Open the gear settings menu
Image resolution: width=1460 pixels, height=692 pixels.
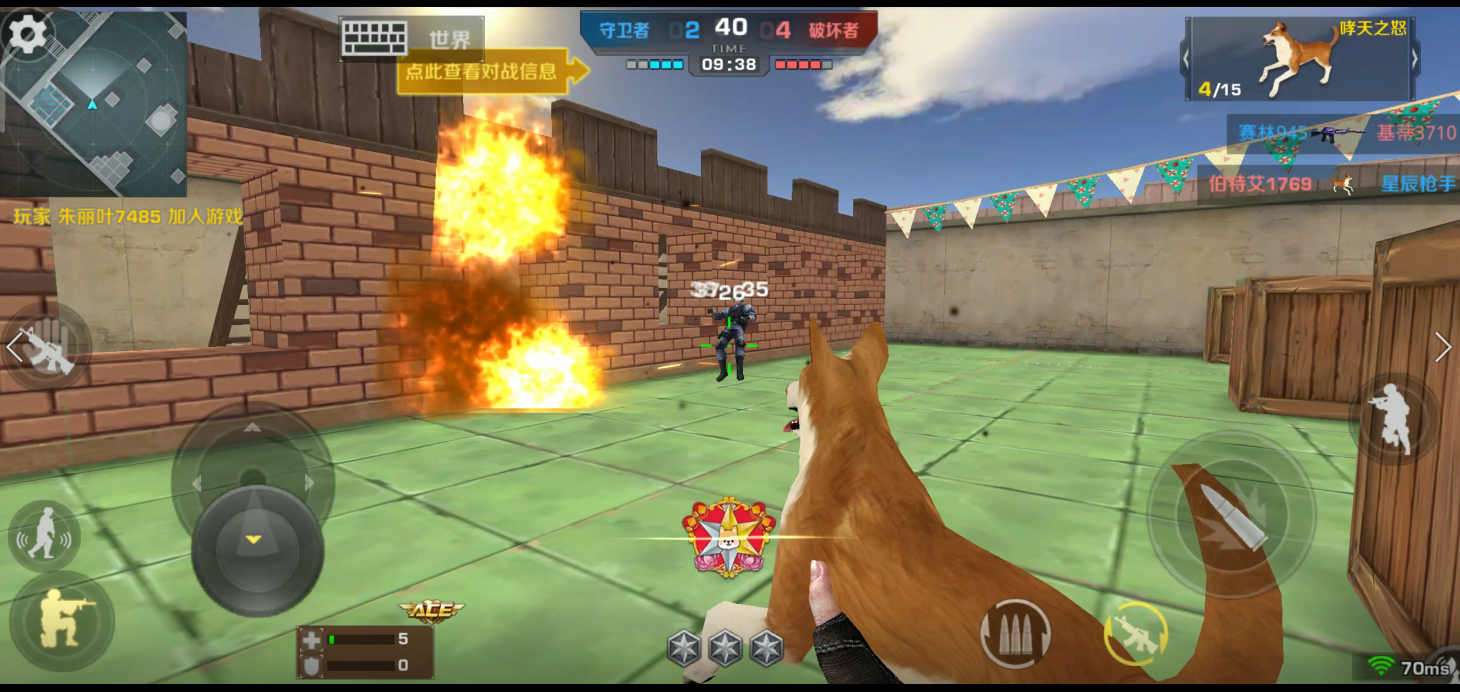click(x=27, y=35)
